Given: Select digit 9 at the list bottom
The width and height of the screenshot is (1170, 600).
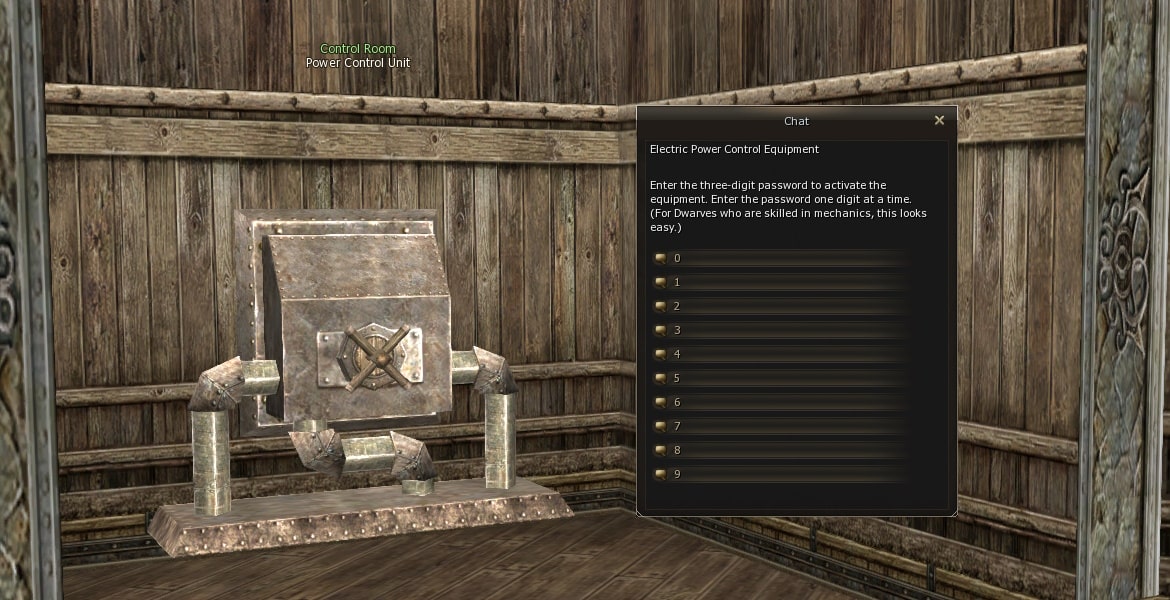Looking at the screenshot, I should pos(677,474).
